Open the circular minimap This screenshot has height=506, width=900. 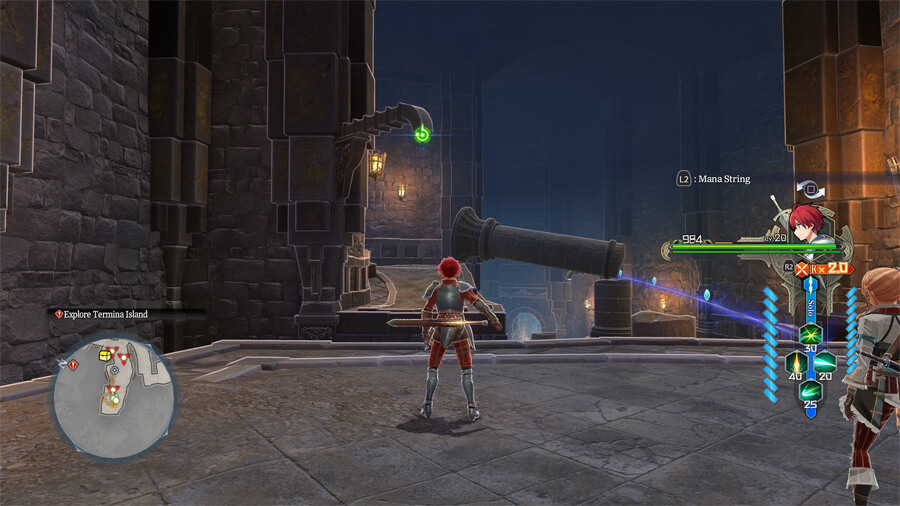(114, 396)
